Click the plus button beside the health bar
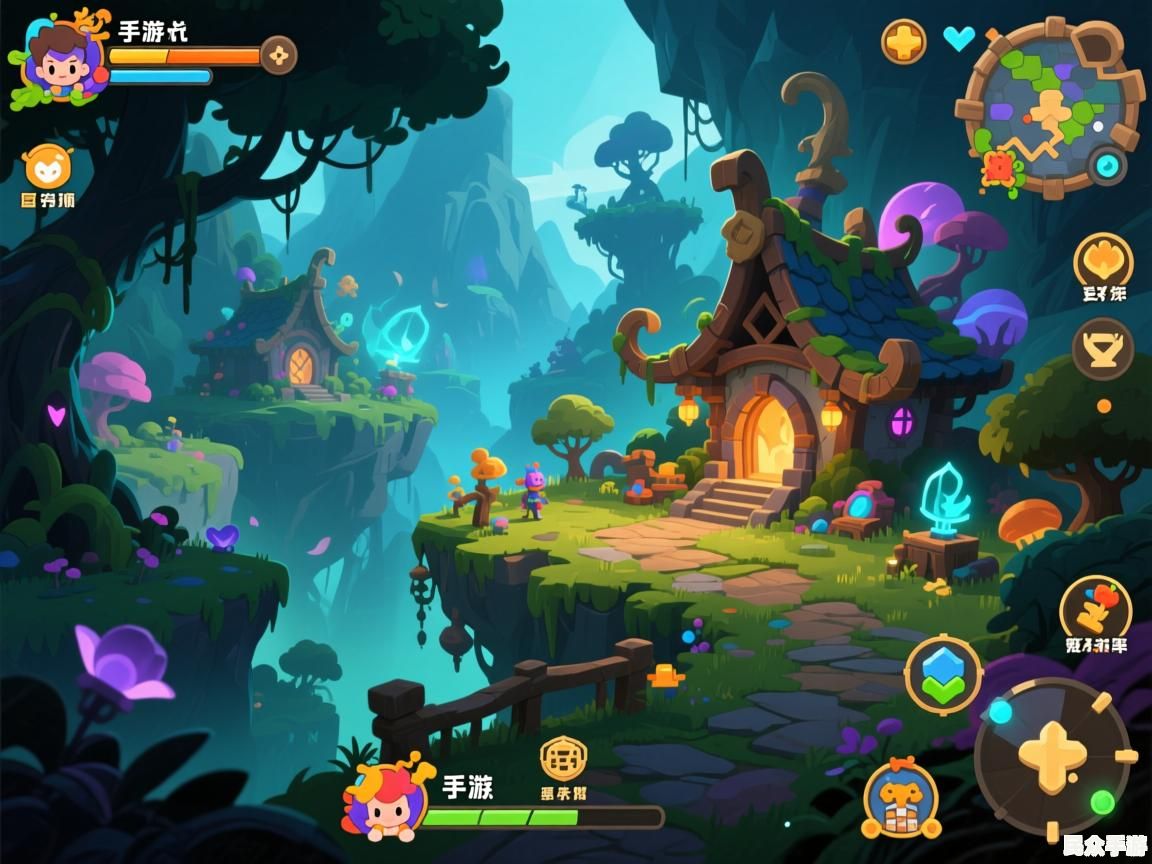The width and height of the screenshot is (1152, 864). click(279, 55)
